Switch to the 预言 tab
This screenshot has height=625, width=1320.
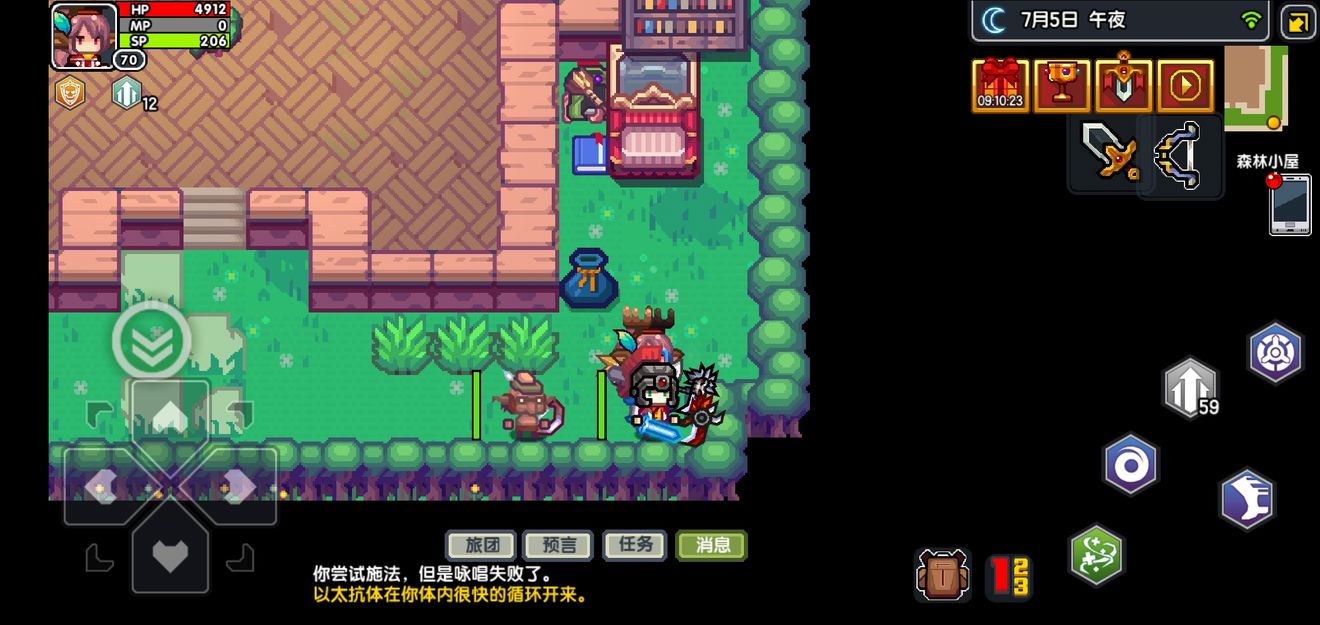[559, 545]
